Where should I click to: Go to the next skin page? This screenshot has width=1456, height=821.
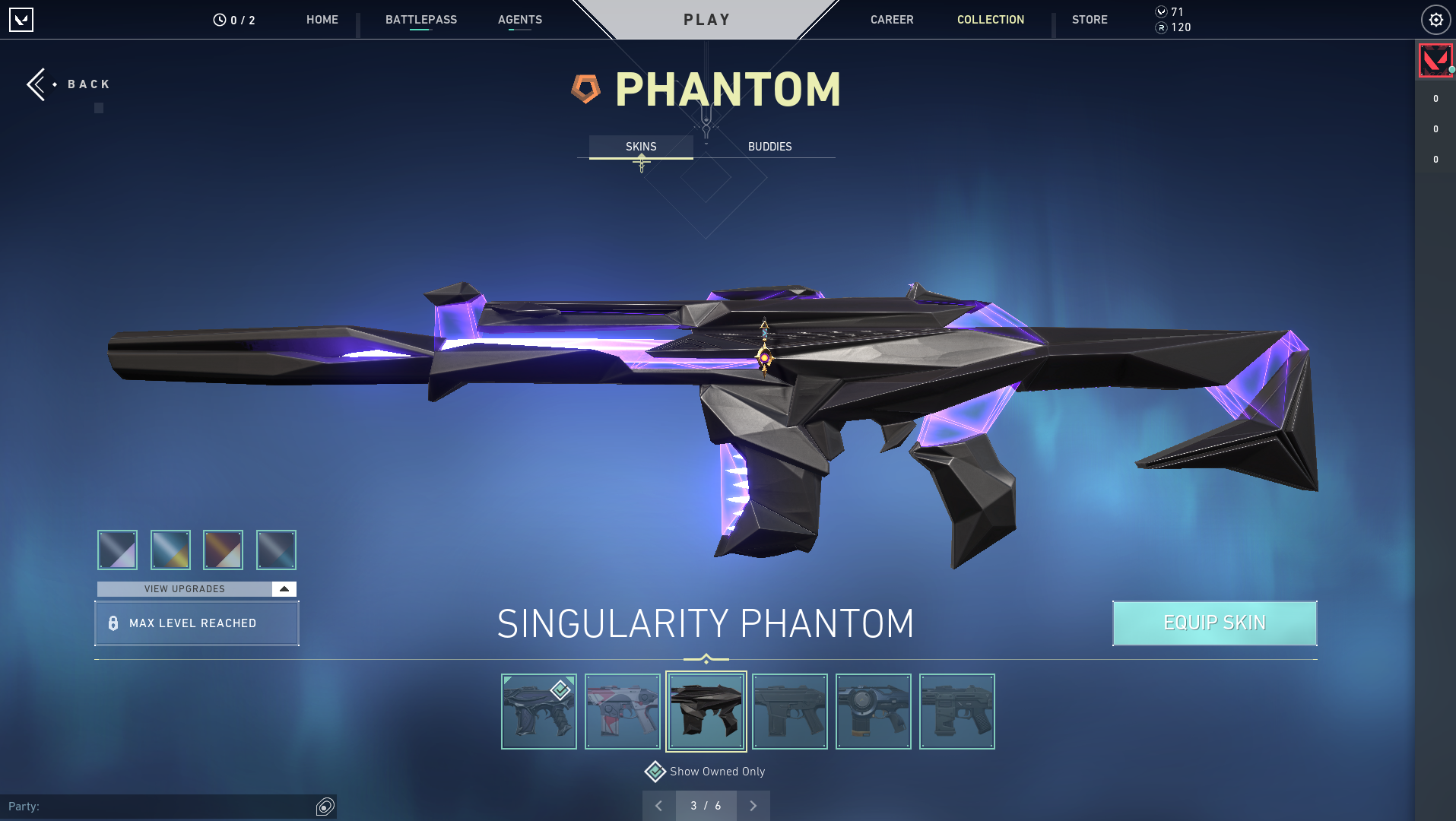coord(753,805)
